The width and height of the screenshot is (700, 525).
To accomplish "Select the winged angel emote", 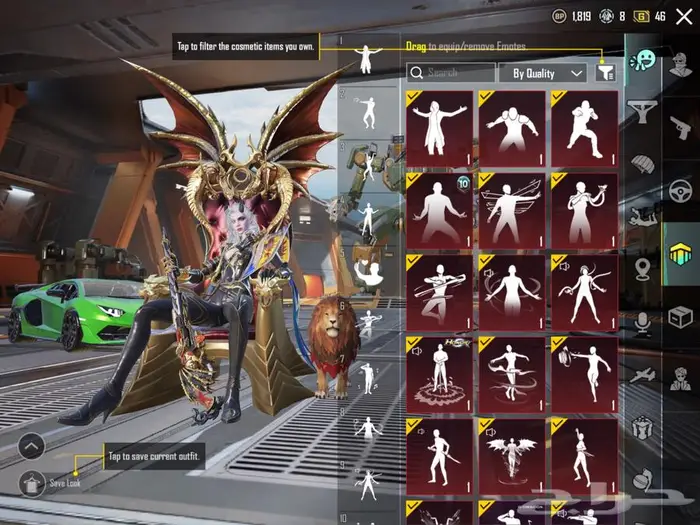I will [512, 457].
